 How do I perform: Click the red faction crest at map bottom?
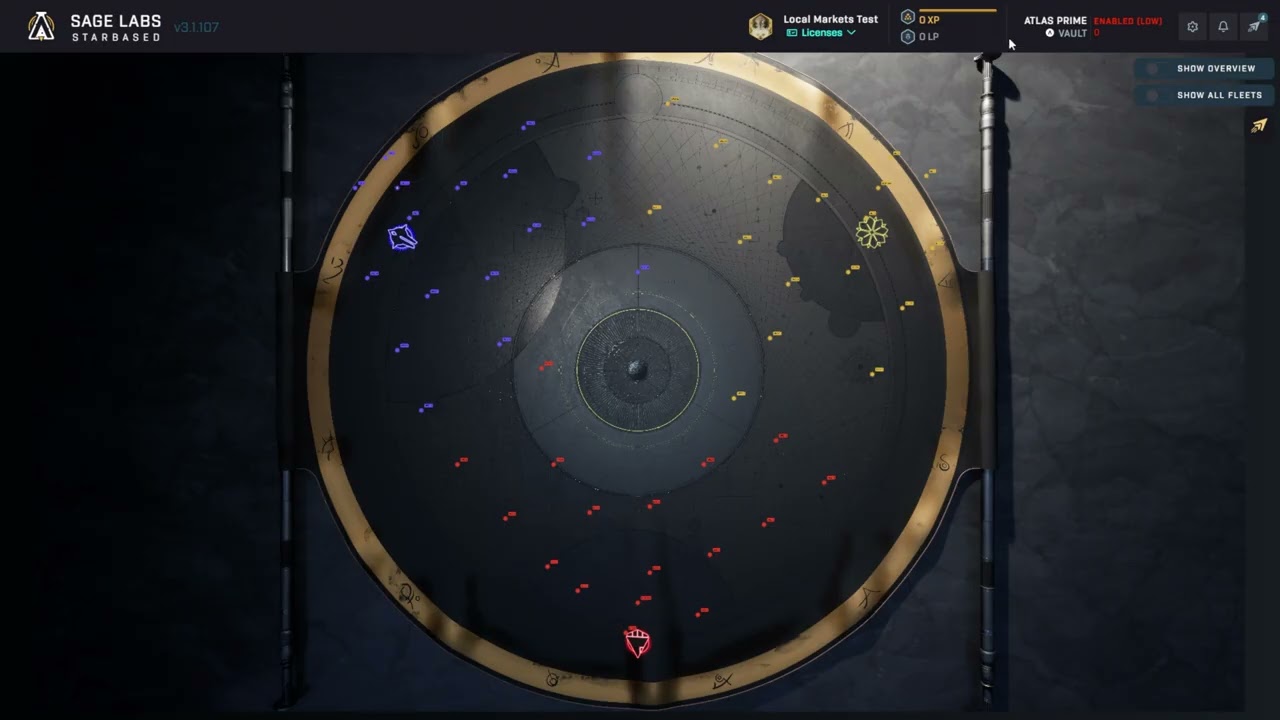[x=637, y=642]
